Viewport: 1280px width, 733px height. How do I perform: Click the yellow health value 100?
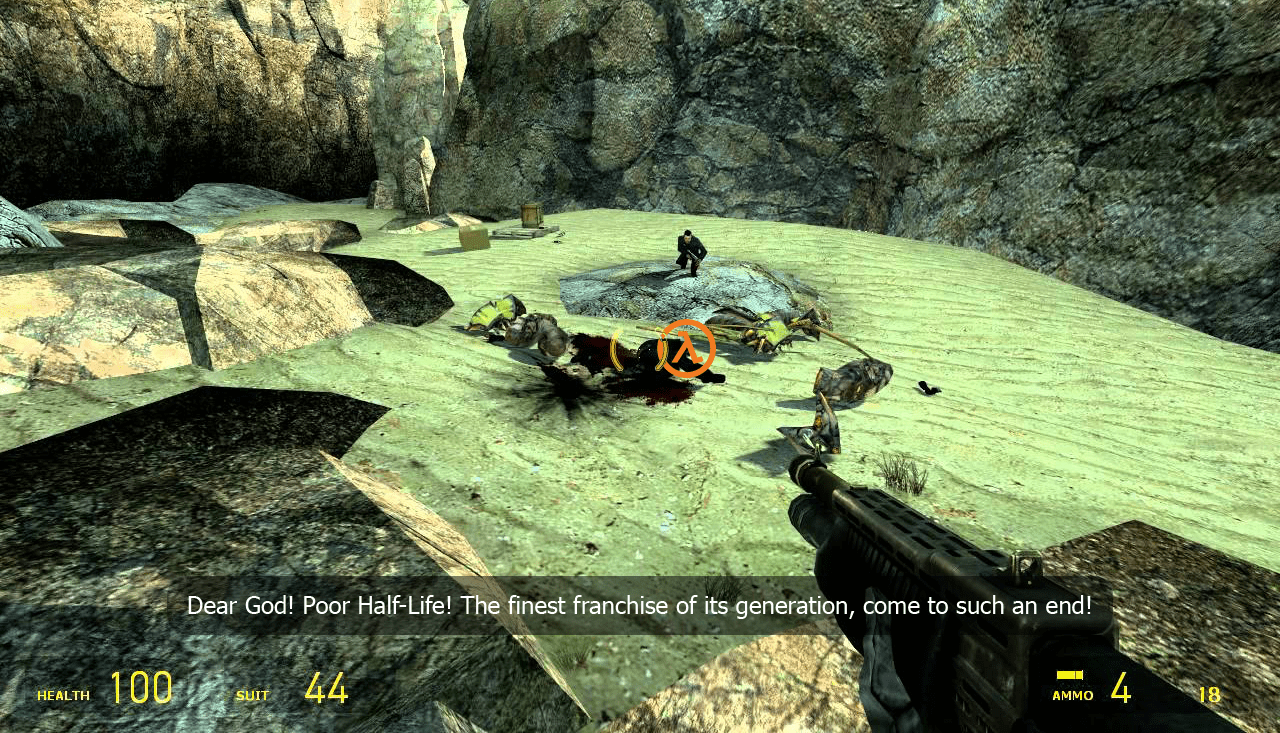click(141, 686)
